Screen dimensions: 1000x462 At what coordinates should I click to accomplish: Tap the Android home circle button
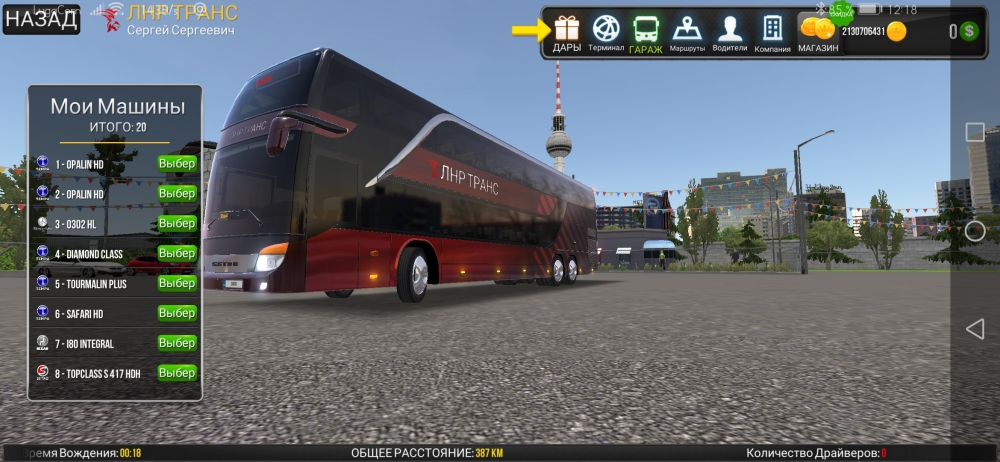coord(974,231)
